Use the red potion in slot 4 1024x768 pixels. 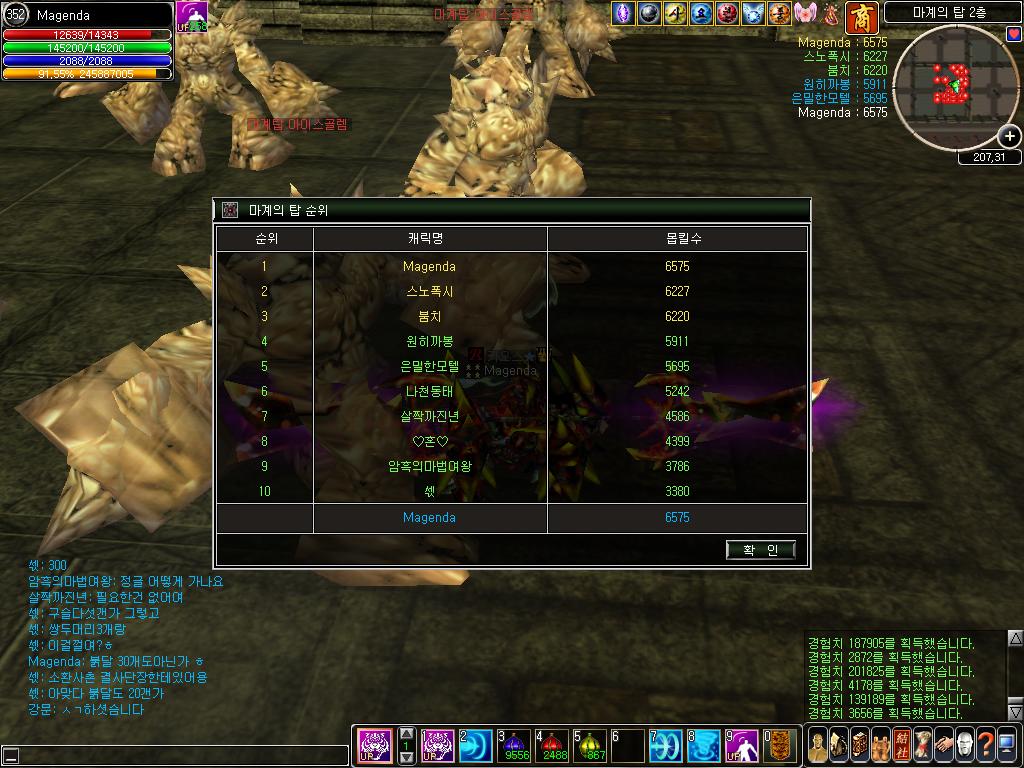(553, 745)
